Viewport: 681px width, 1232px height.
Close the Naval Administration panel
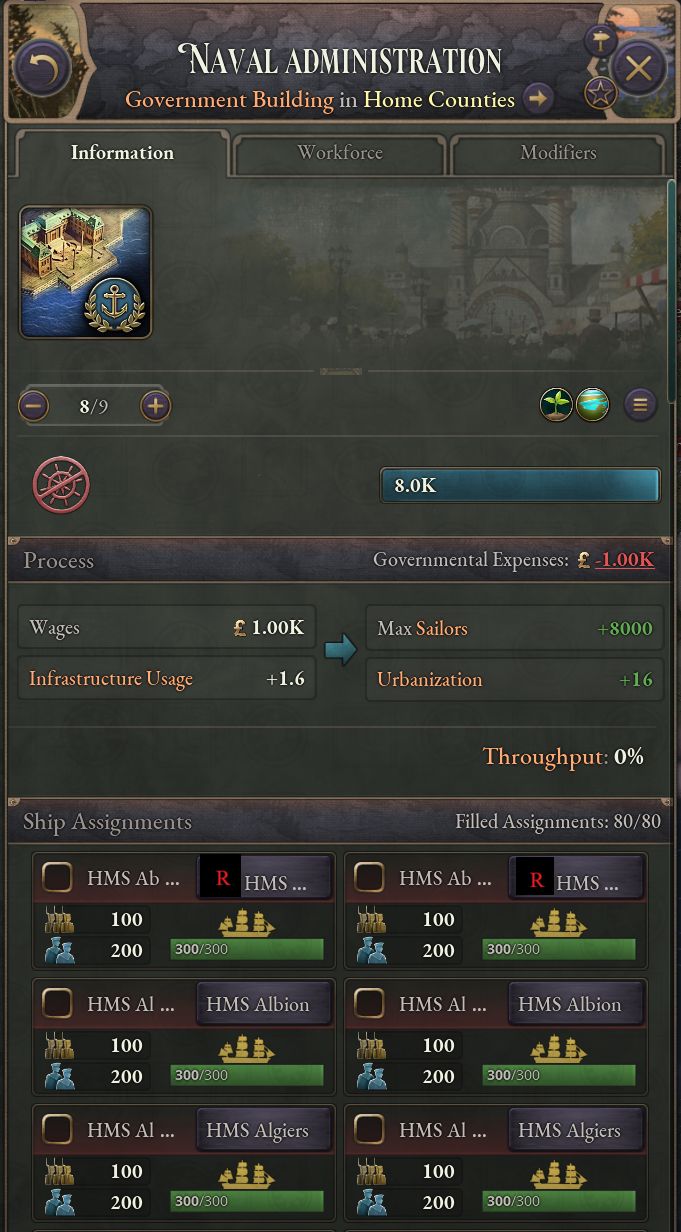638,68
